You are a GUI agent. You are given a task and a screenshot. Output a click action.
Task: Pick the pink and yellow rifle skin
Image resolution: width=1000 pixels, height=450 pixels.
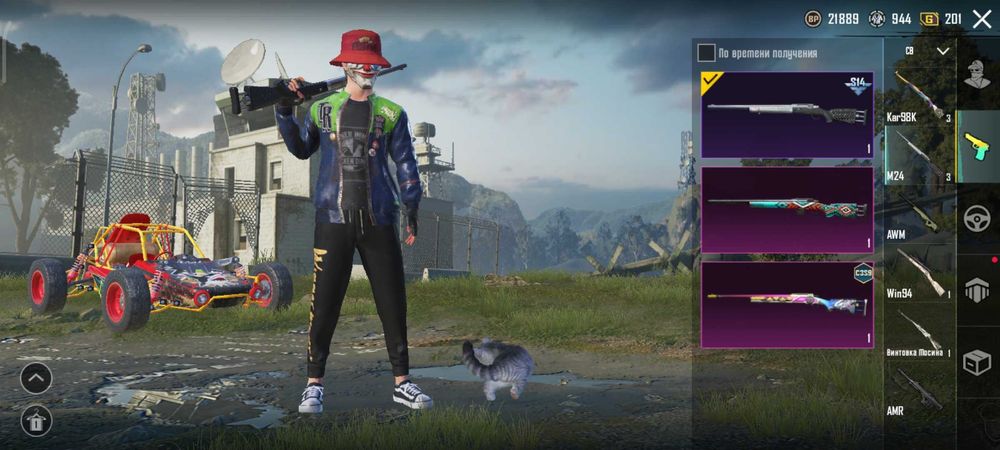point(787,304)
